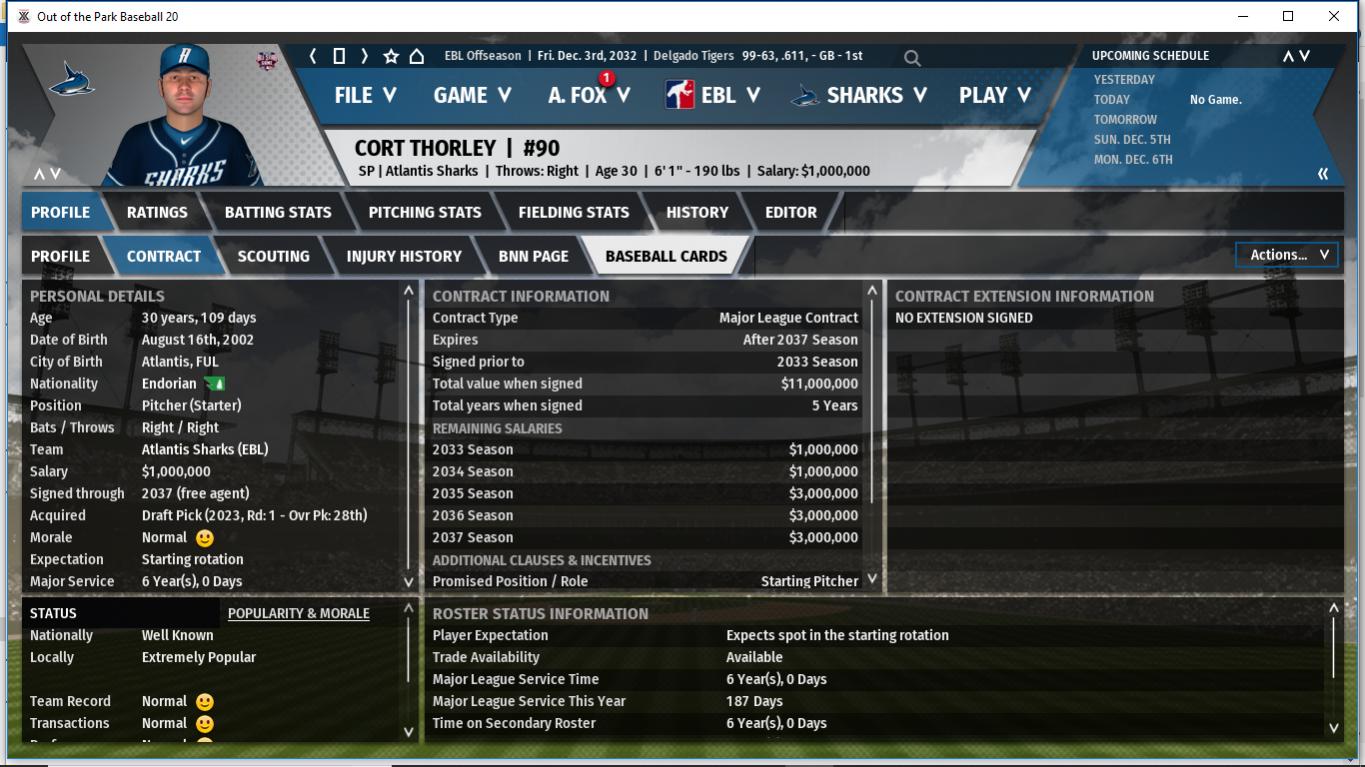Close the game window
Viewport: 1365px width, 767px height.
(1334, 16)
